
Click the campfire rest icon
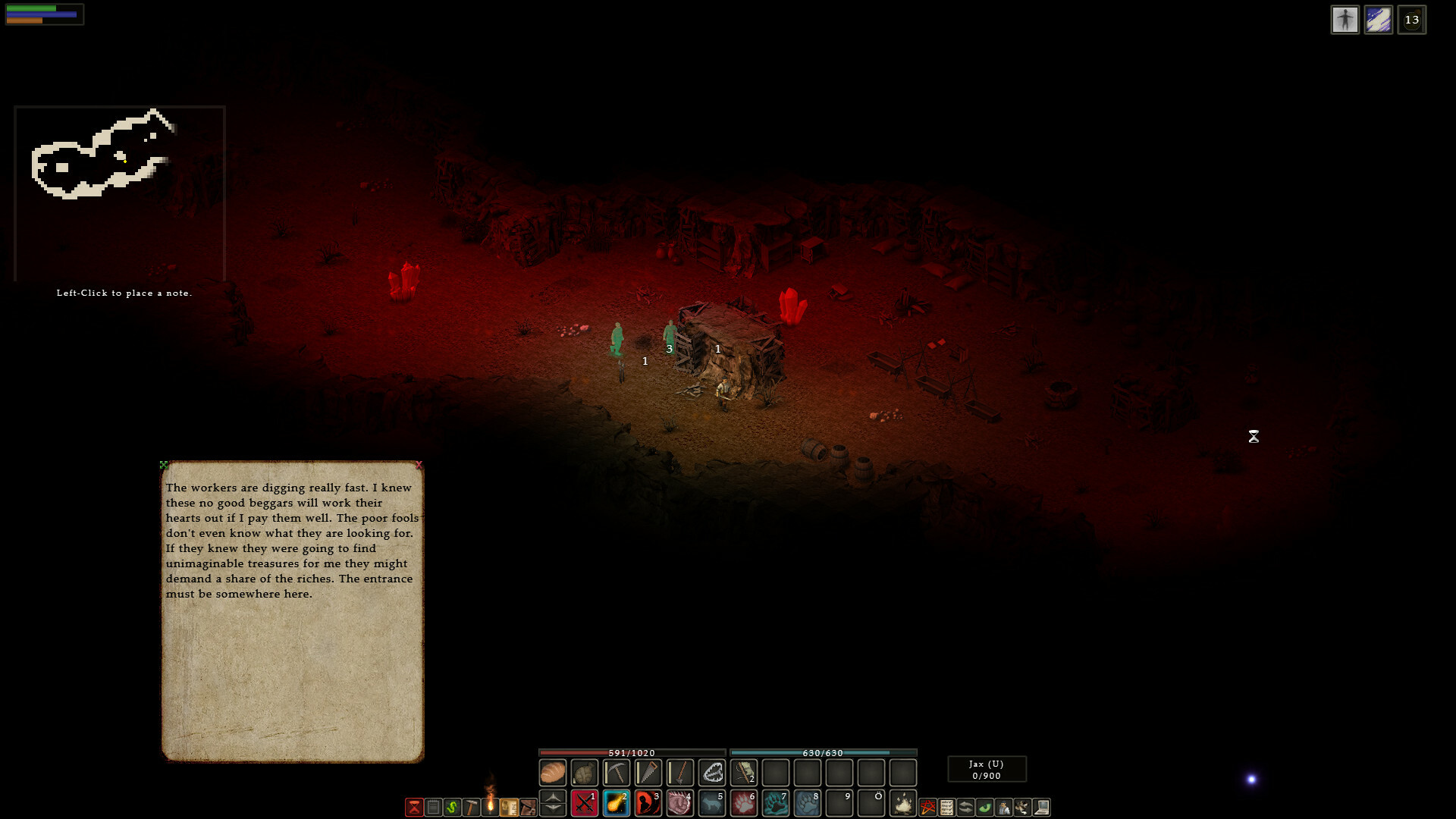pyautogui.click(x=904, y=806)
